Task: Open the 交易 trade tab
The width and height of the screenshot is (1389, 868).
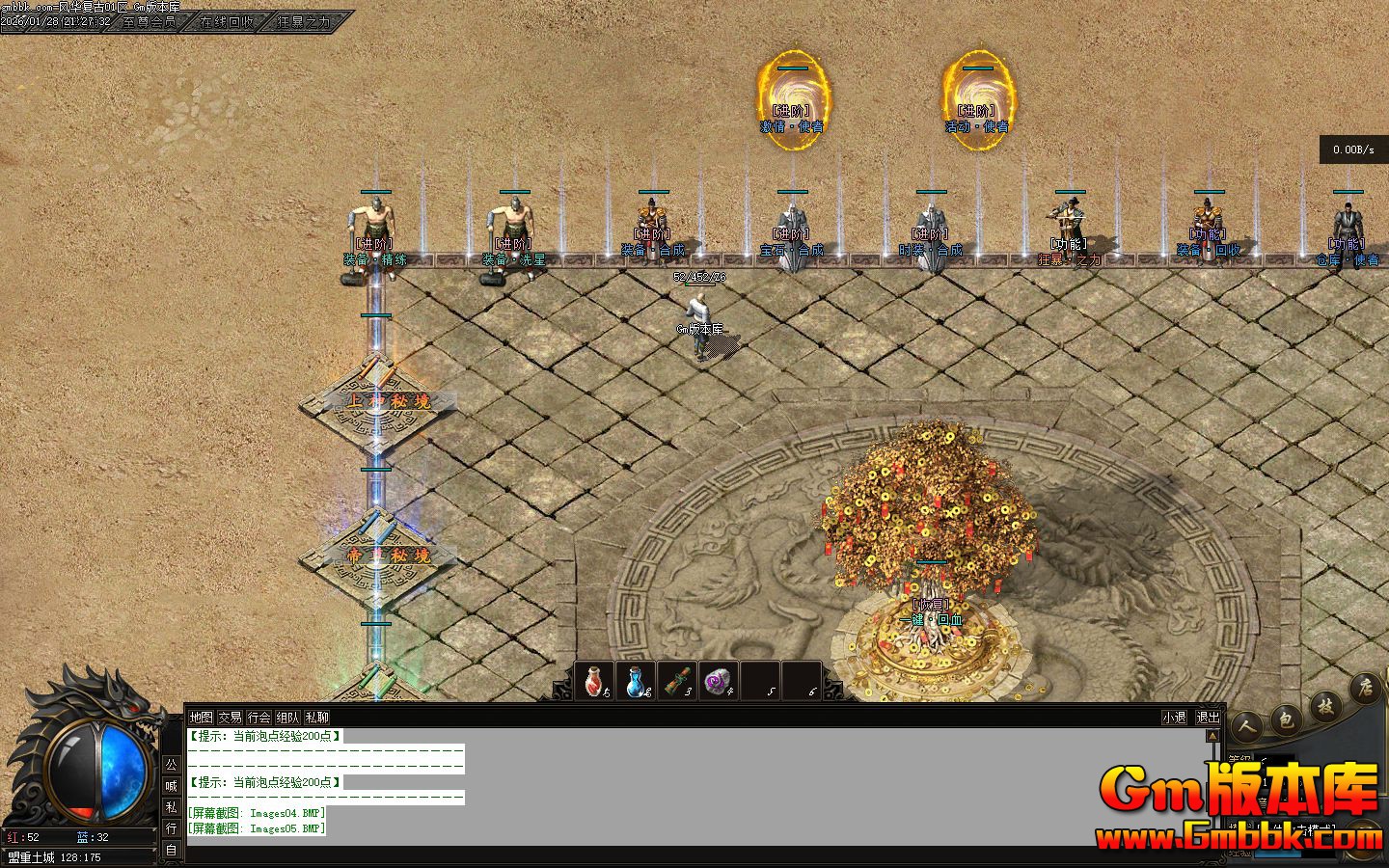Action: pos(230,718)
